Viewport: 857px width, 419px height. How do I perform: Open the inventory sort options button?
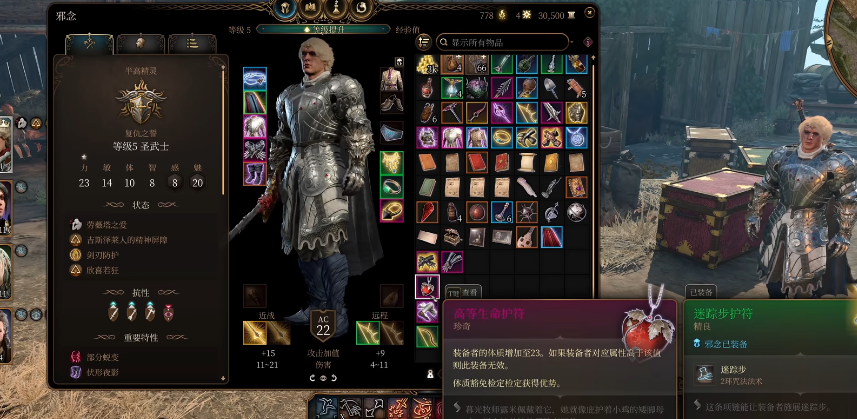coord(424,42)
